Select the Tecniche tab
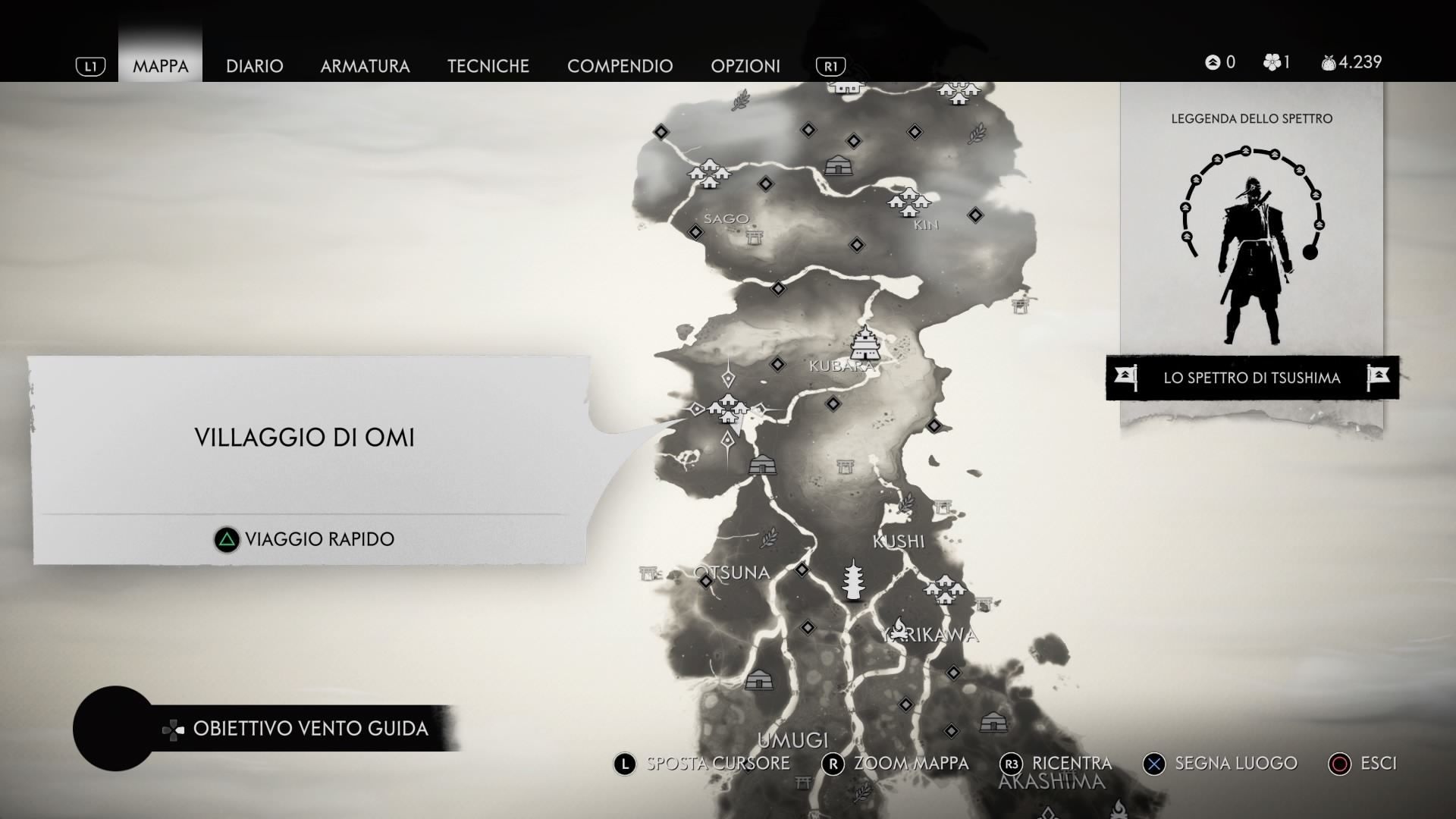This screenshot has height=819, width=1456. (488, 66)
